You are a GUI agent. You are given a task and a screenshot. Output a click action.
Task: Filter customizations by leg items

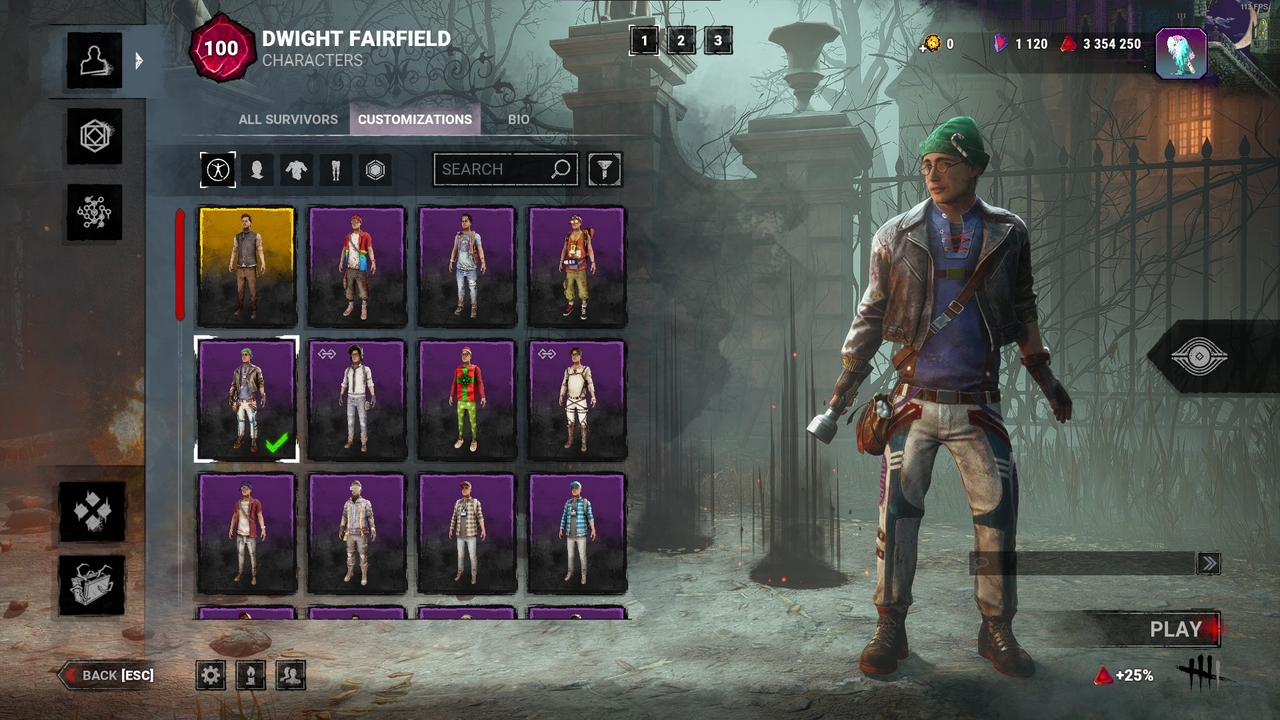pos(334,169)
